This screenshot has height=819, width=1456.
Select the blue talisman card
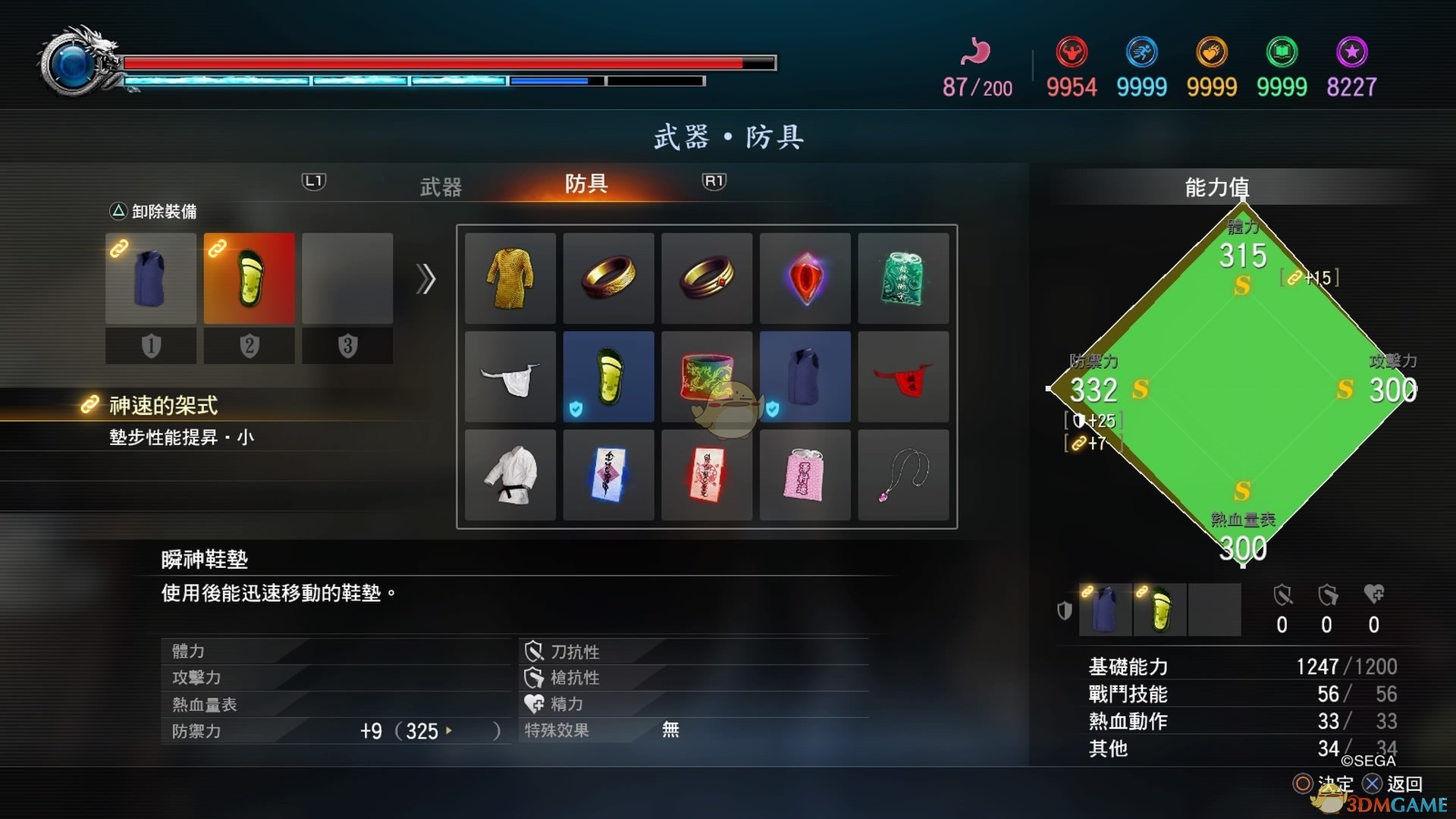click(x=608, y=475)
